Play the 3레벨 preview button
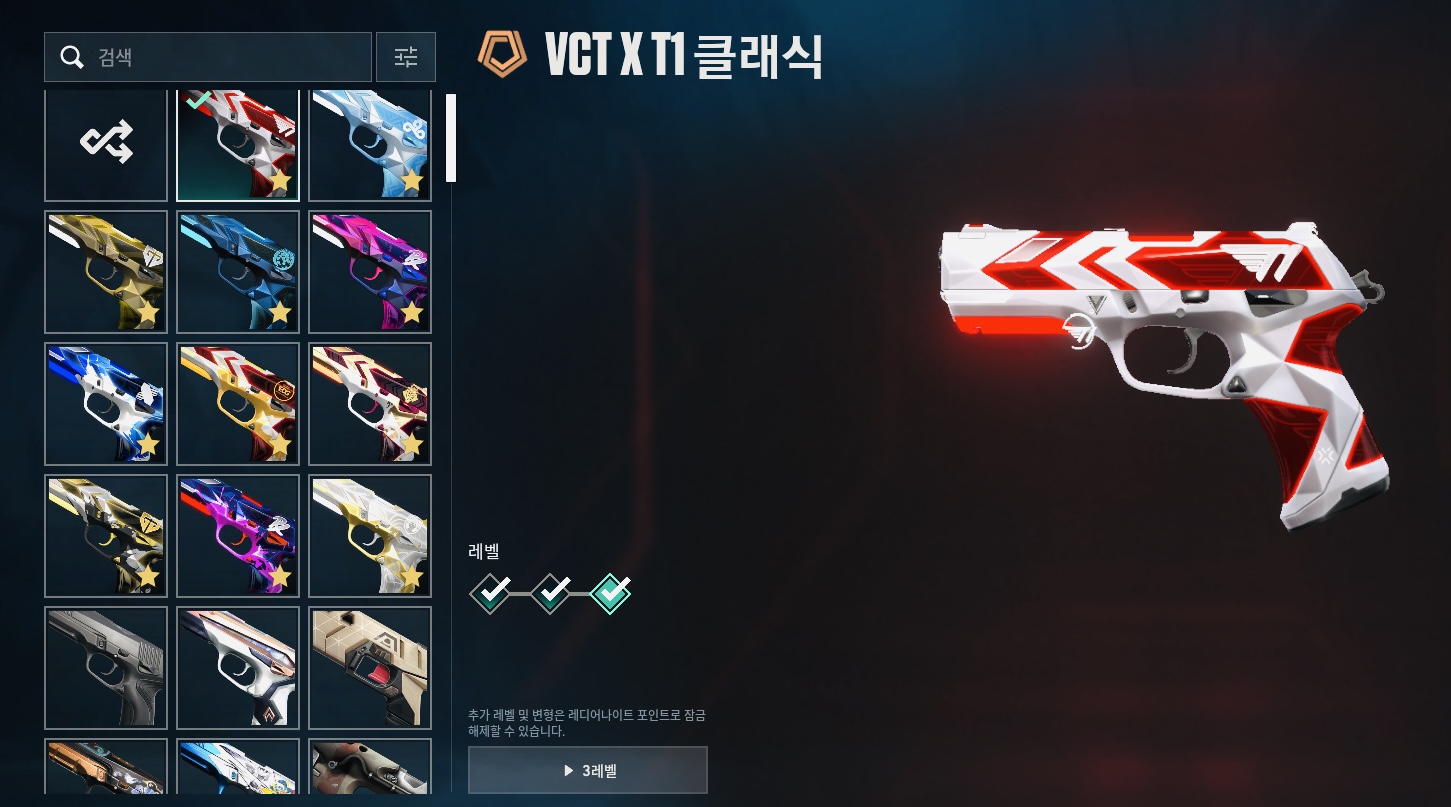The width and height of the screenshot is (1451, 807). (588, 770)
